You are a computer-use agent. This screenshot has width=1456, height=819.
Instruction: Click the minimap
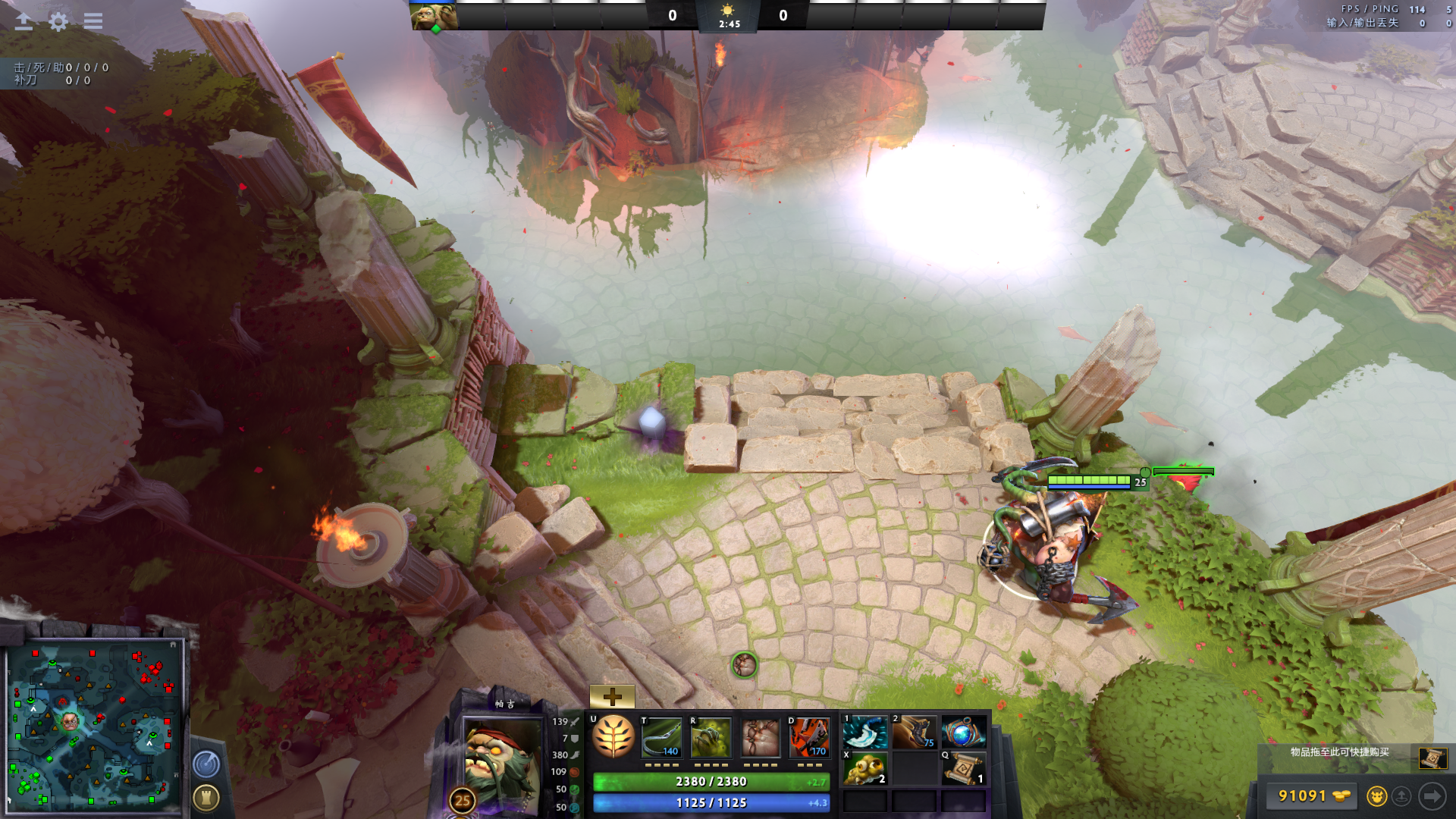click(x=94, y=726)
